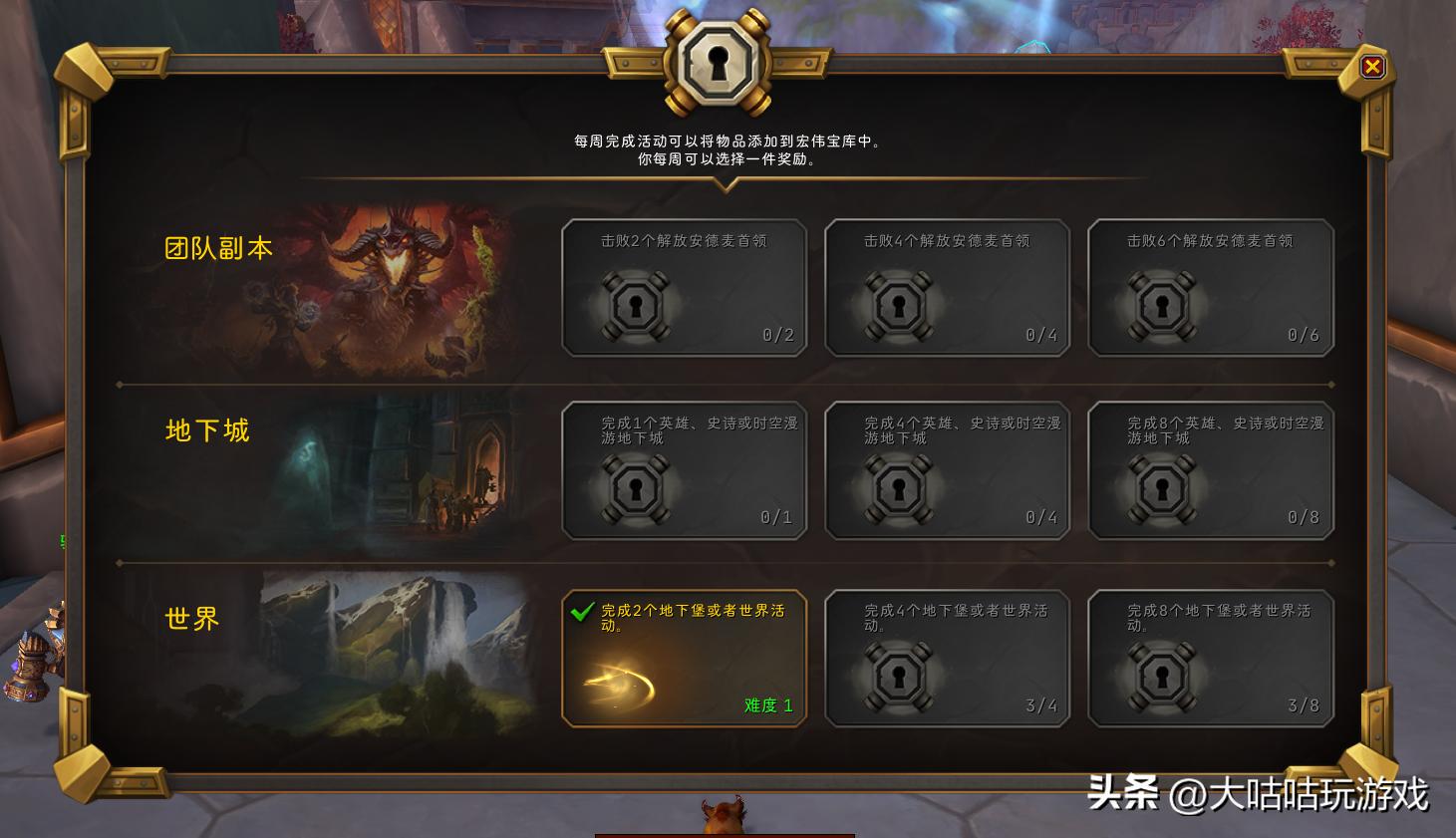This screenshot has width=1456, height=838.
Task: Collapse the 地下城 dungeon section
Action: [206, 430]
